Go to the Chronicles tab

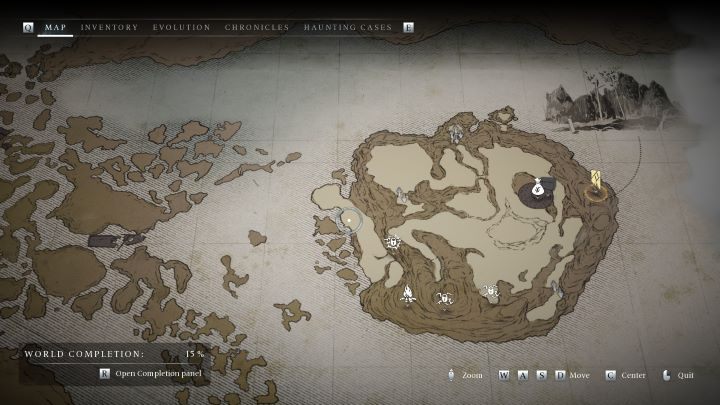[x=257, y=27]
